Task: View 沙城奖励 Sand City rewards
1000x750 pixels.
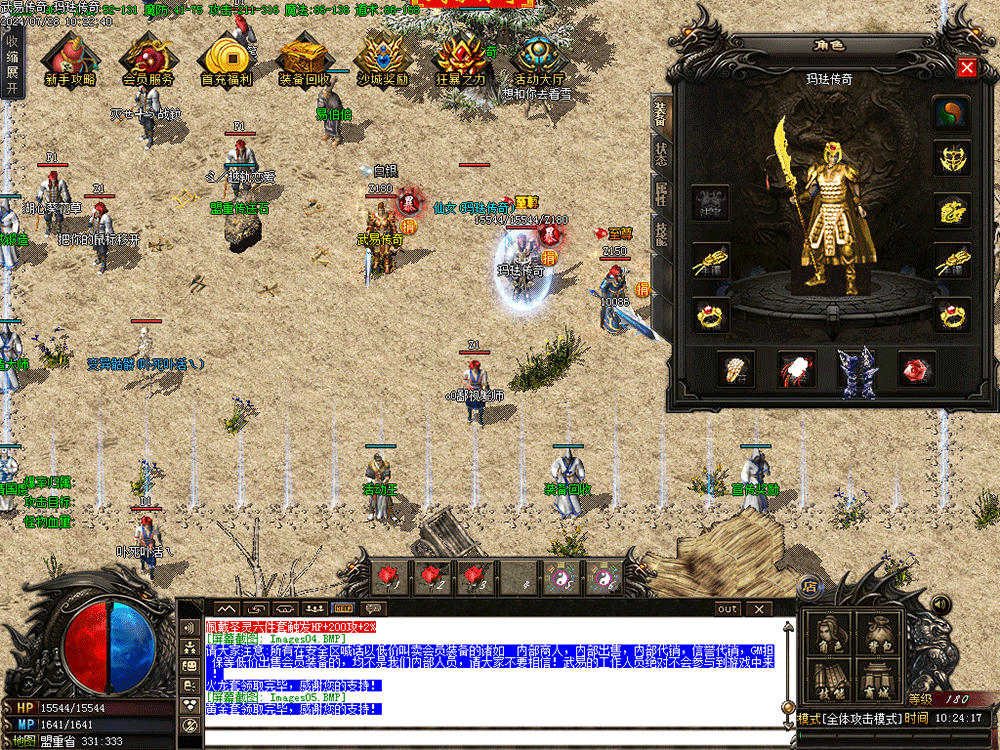Action: [x=382, y=60]
